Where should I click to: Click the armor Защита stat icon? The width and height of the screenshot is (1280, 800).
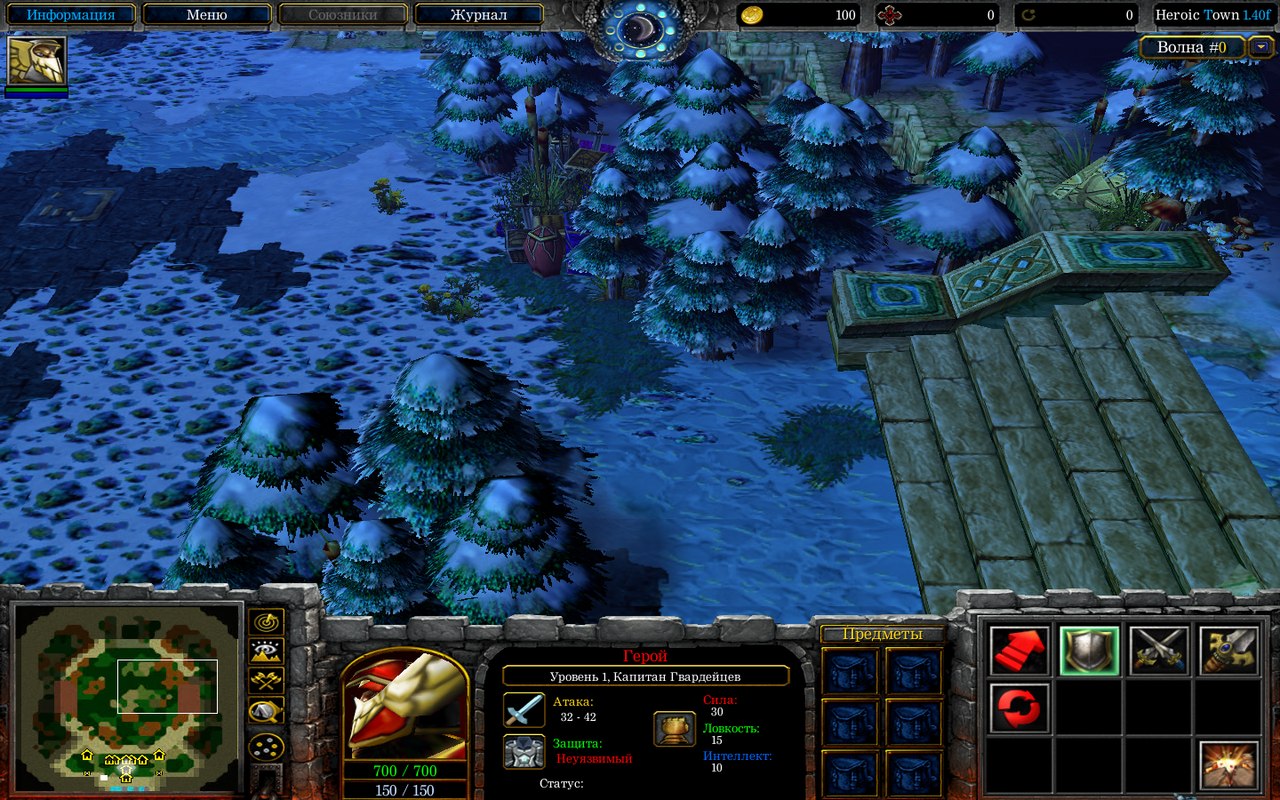[x=524, y=751]
